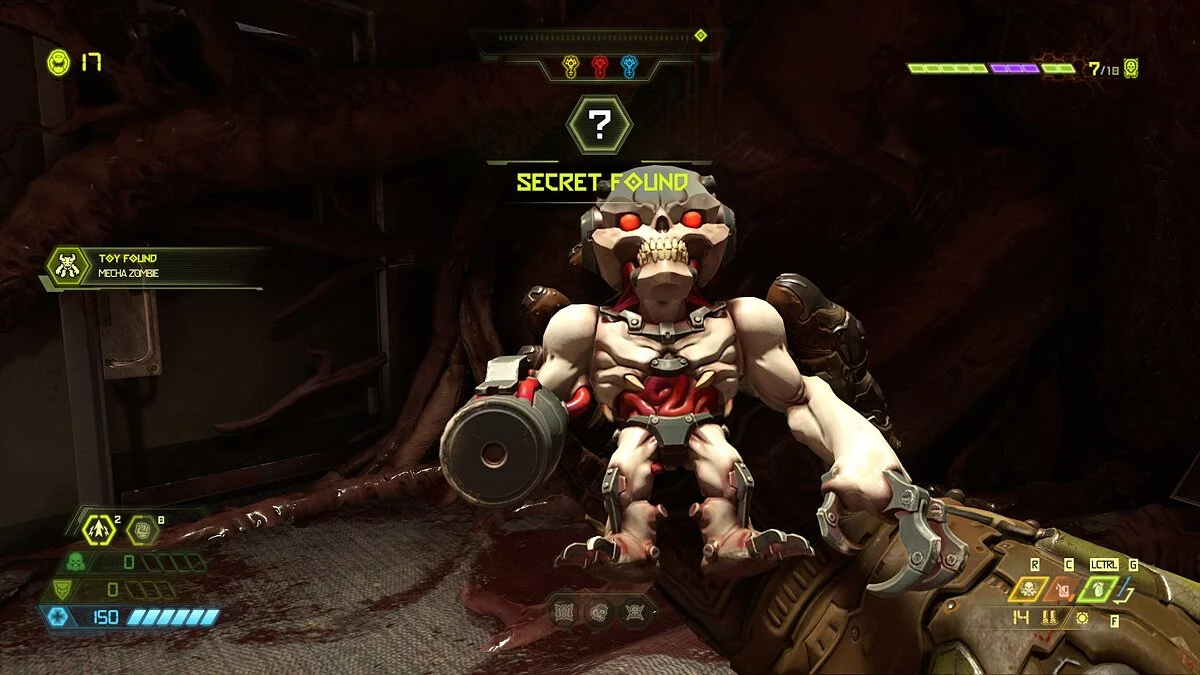Click the yellow skull key icon

(x=571, y=67)
